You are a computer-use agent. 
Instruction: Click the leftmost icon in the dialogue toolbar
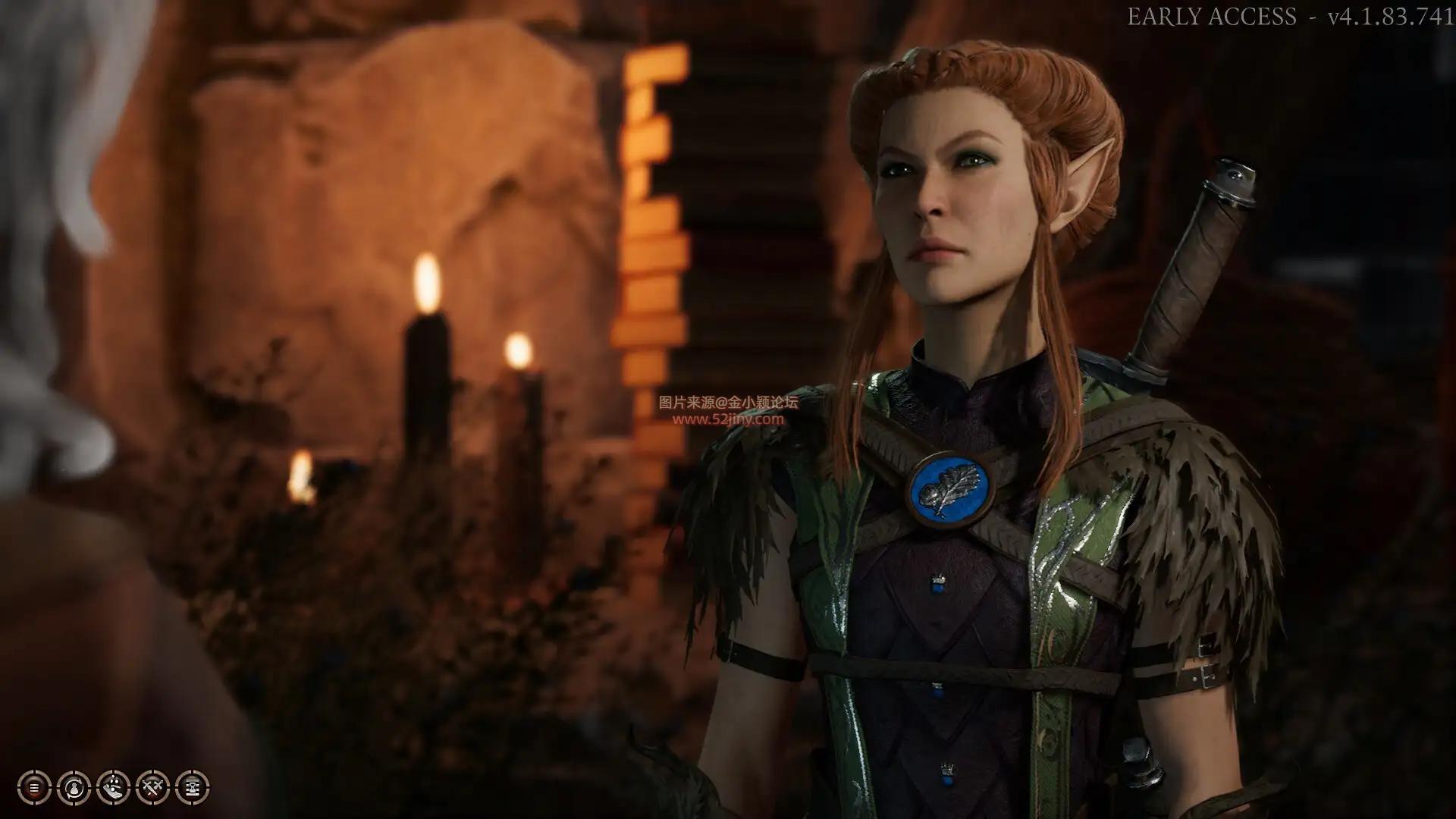coord(35,787)
